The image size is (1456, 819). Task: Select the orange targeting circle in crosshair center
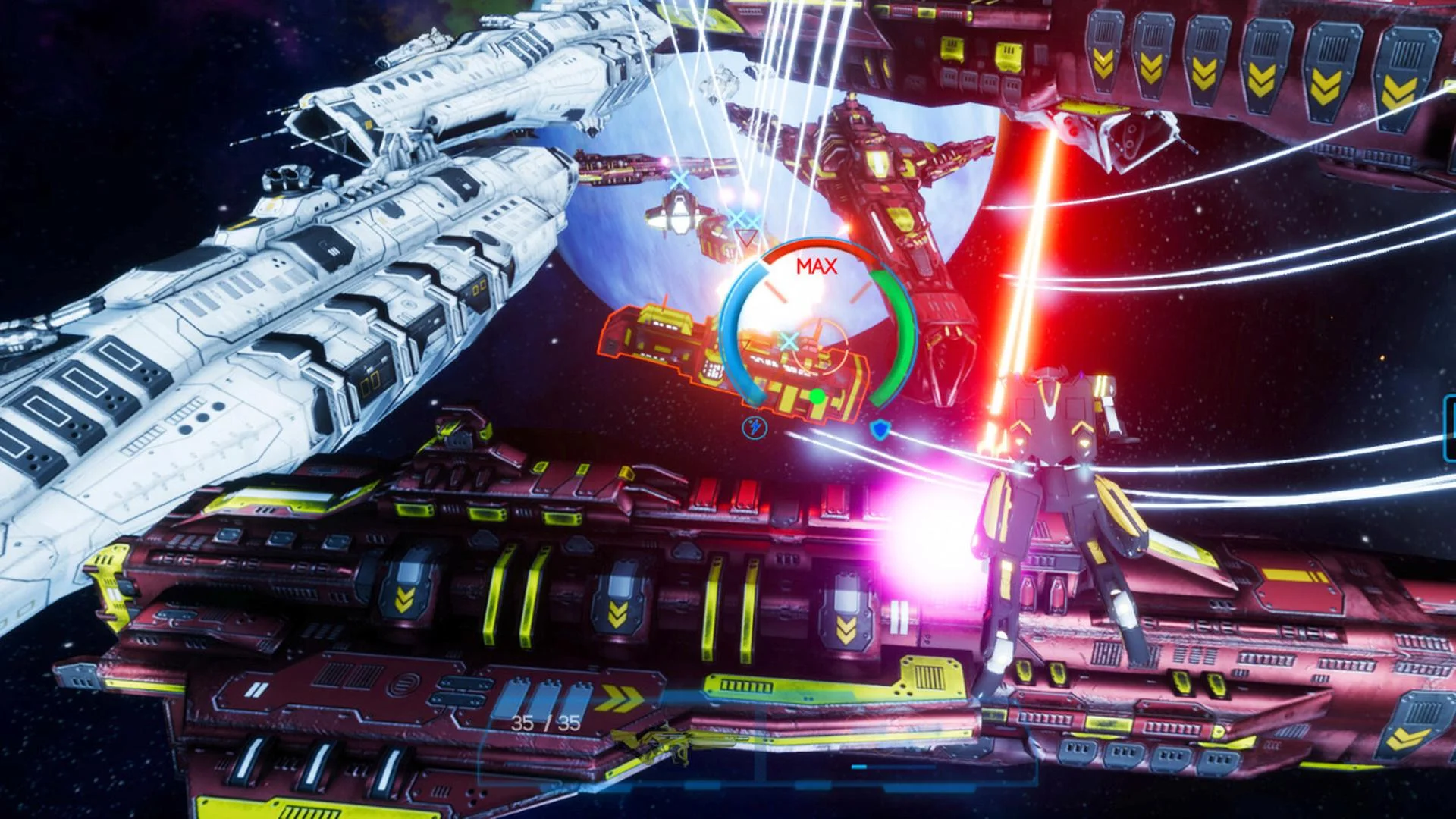[821, 349]
